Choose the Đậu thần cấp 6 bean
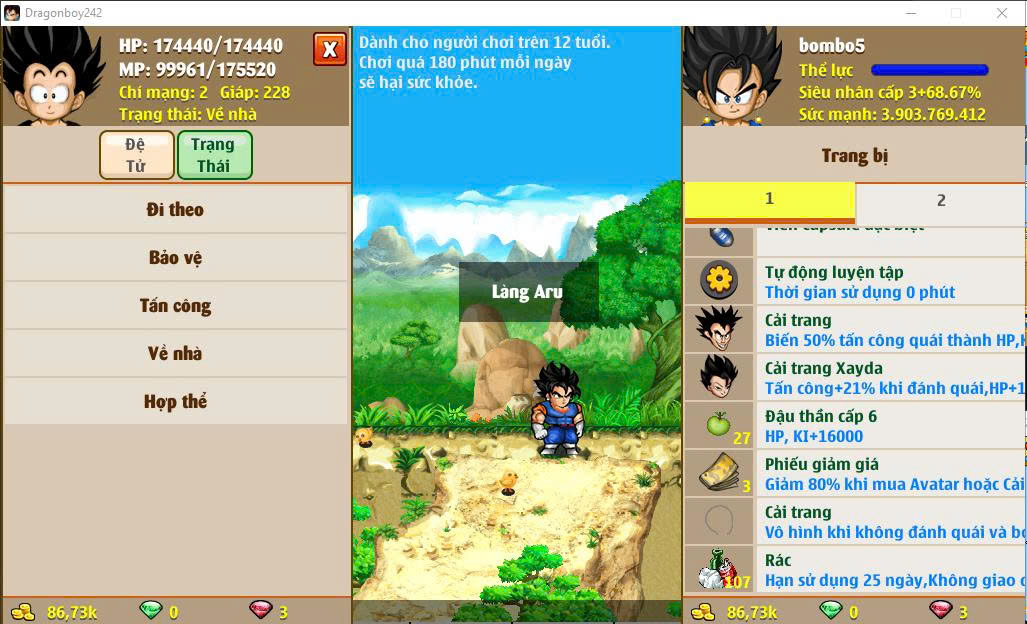 pos(860,426)
